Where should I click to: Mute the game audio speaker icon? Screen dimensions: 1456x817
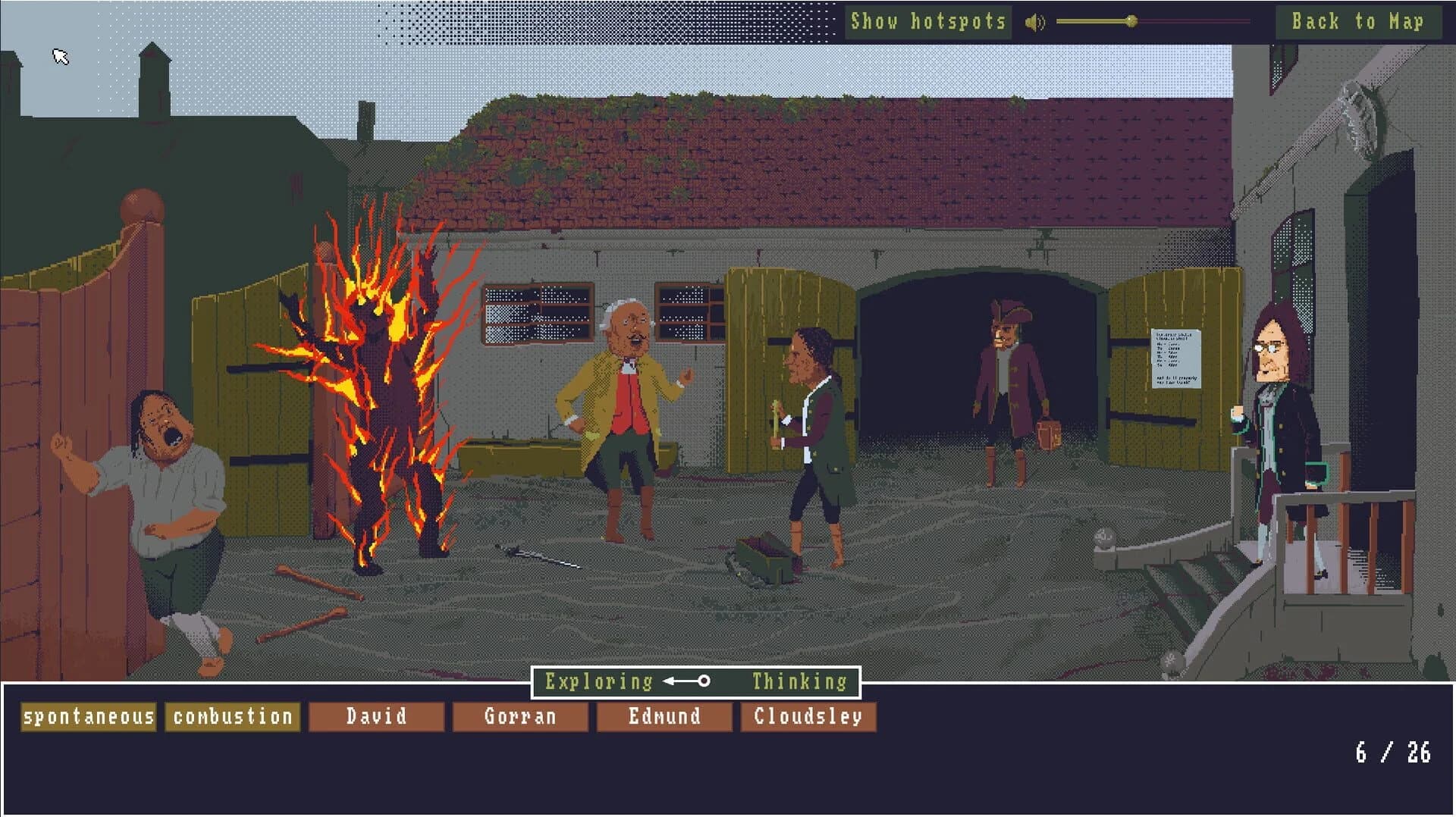coord(1035,21)
